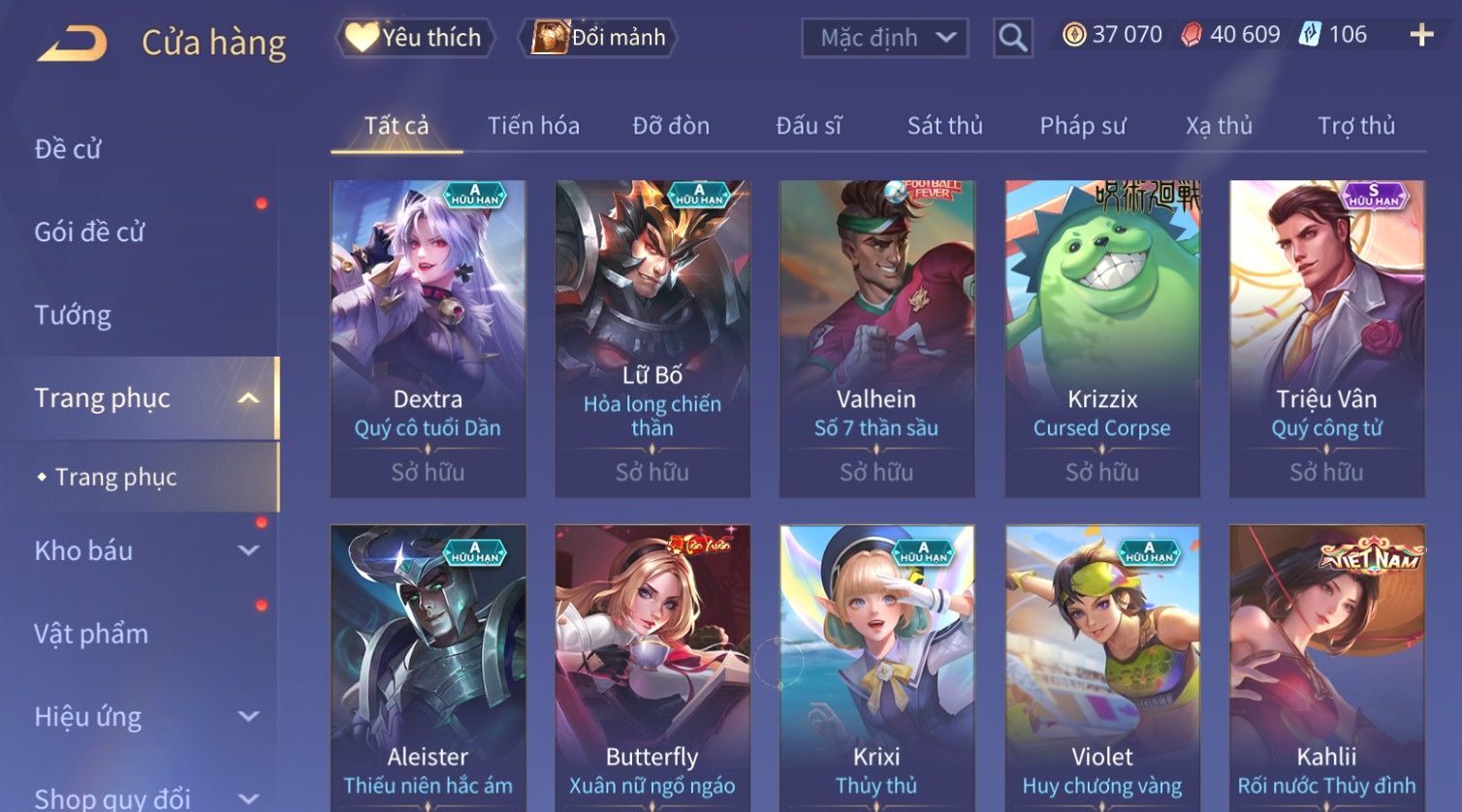Open the Tướng heroes section
Viewport: 1462px width, 812px height.
tap(73, 315)
